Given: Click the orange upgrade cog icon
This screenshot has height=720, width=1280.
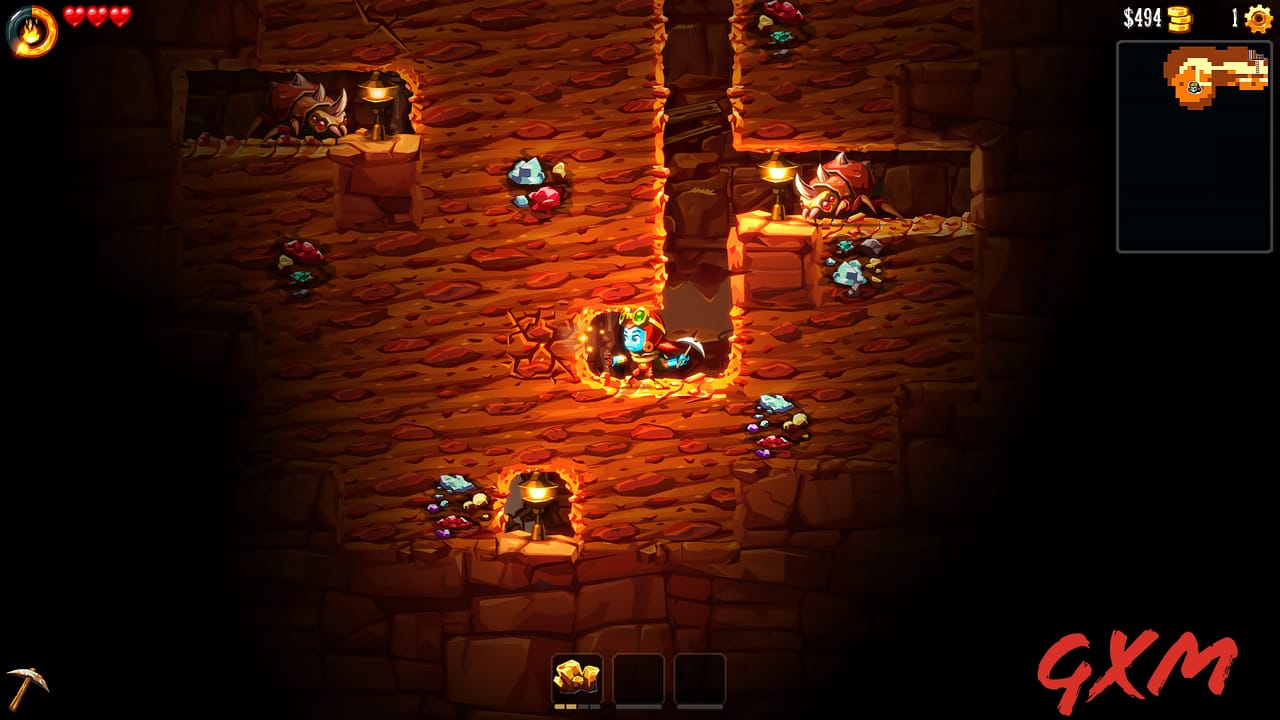Looking at the screenshot, I should tap(1258, 16).
